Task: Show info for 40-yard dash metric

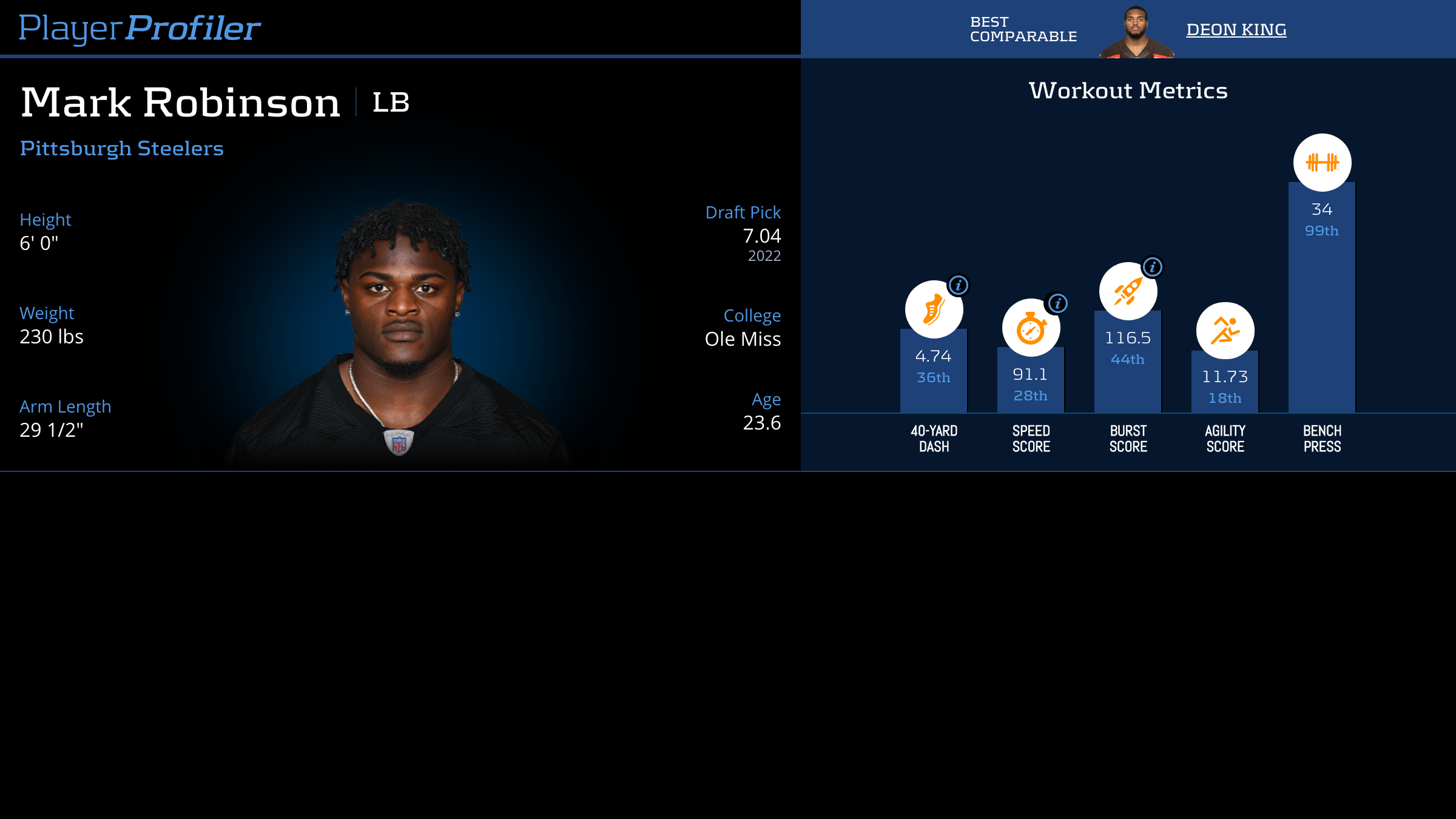Action: pyautogui.click(x=958, y=285)
